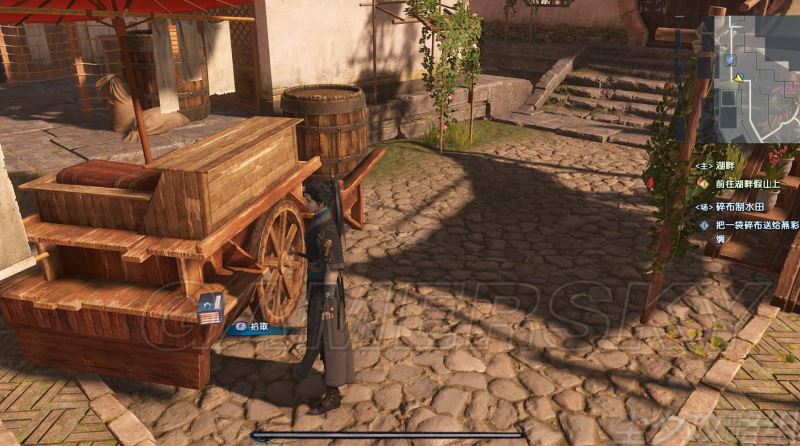Select the side quest 碎布制水田 entry
This screenshot has height=446, width=800.
coord(741,206)
